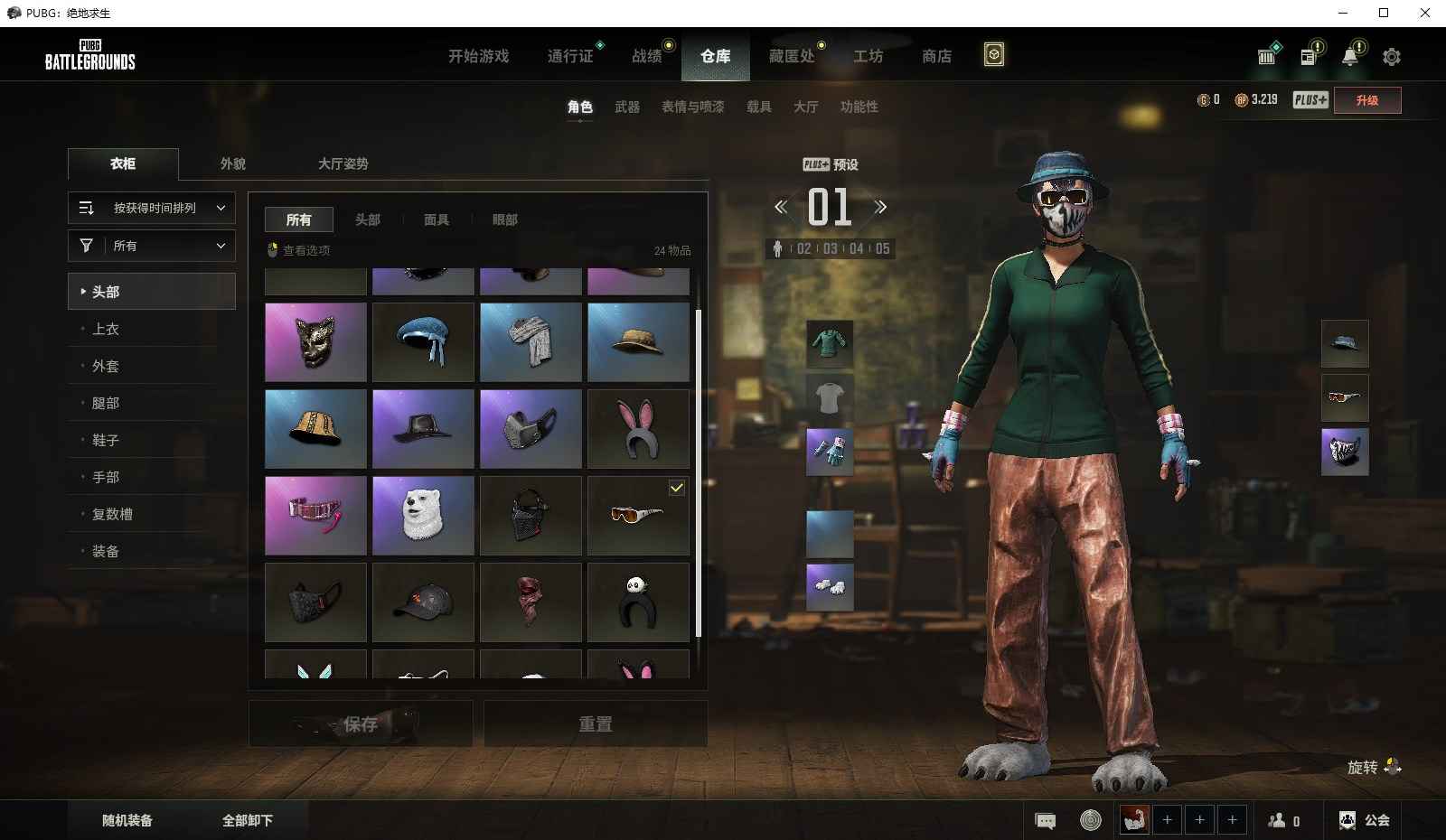Select the 上衣 clothing category

pyautogui.click(x=106, y=329)
